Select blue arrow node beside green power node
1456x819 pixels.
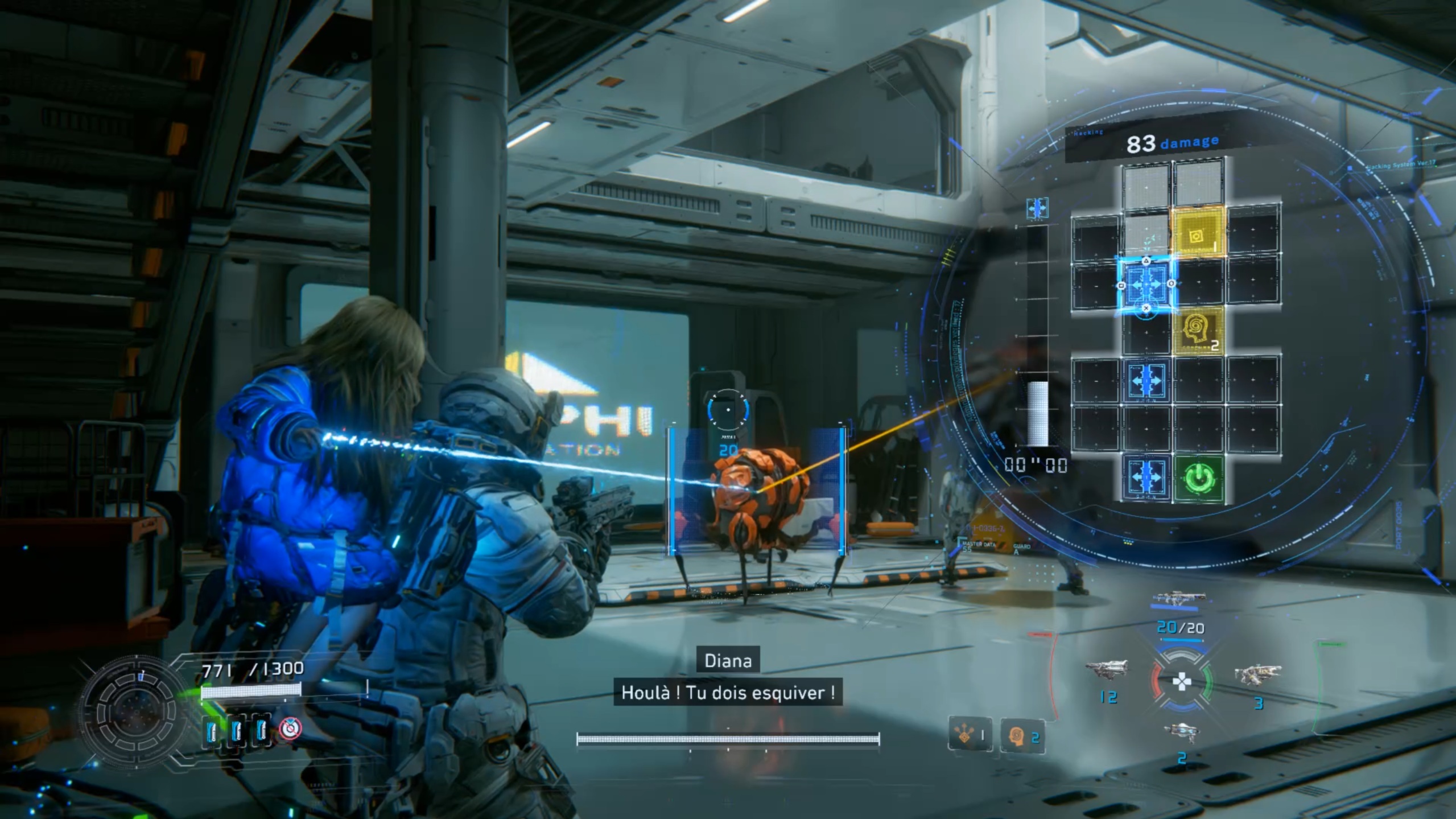(1146, 478)
